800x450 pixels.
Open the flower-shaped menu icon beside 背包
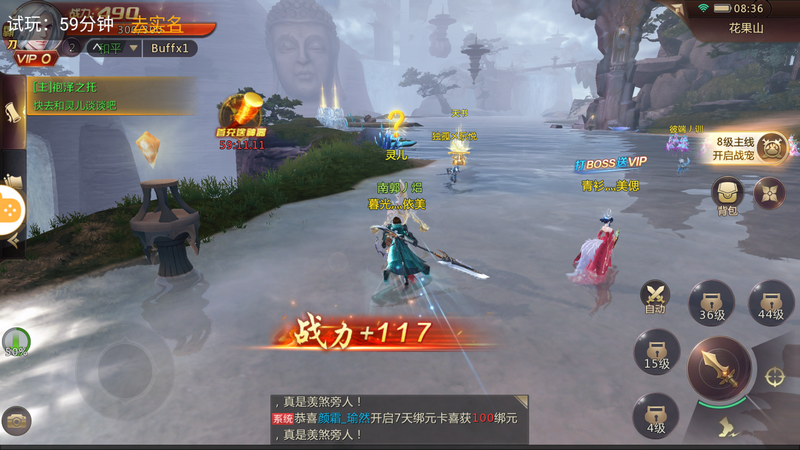coord(770,193)
